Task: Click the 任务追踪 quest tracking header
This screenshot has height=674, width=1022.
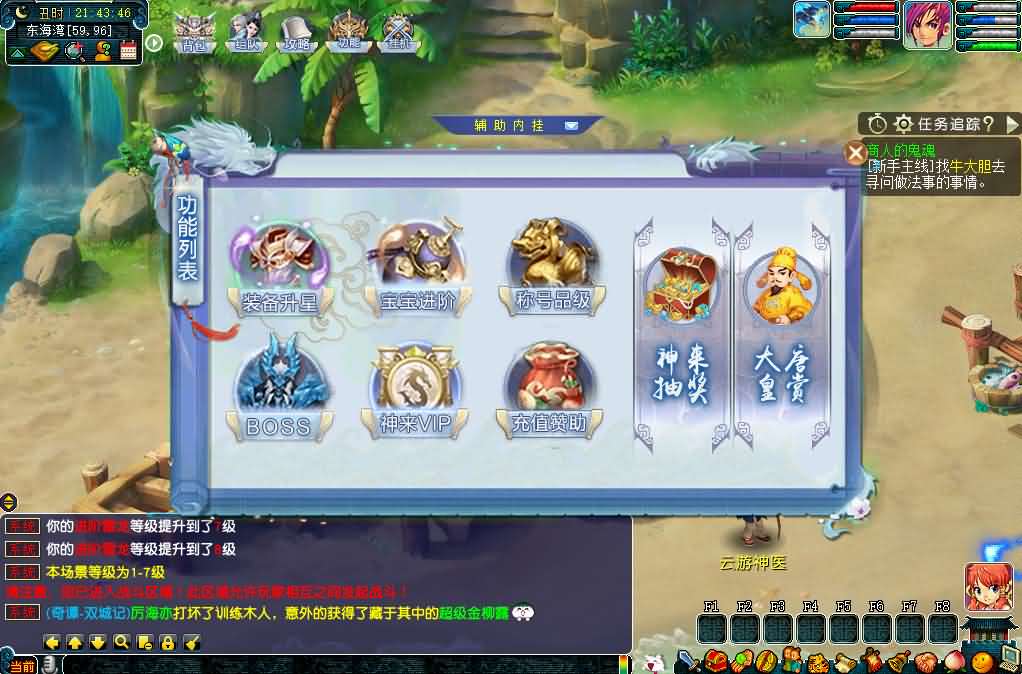Action: 945,124
